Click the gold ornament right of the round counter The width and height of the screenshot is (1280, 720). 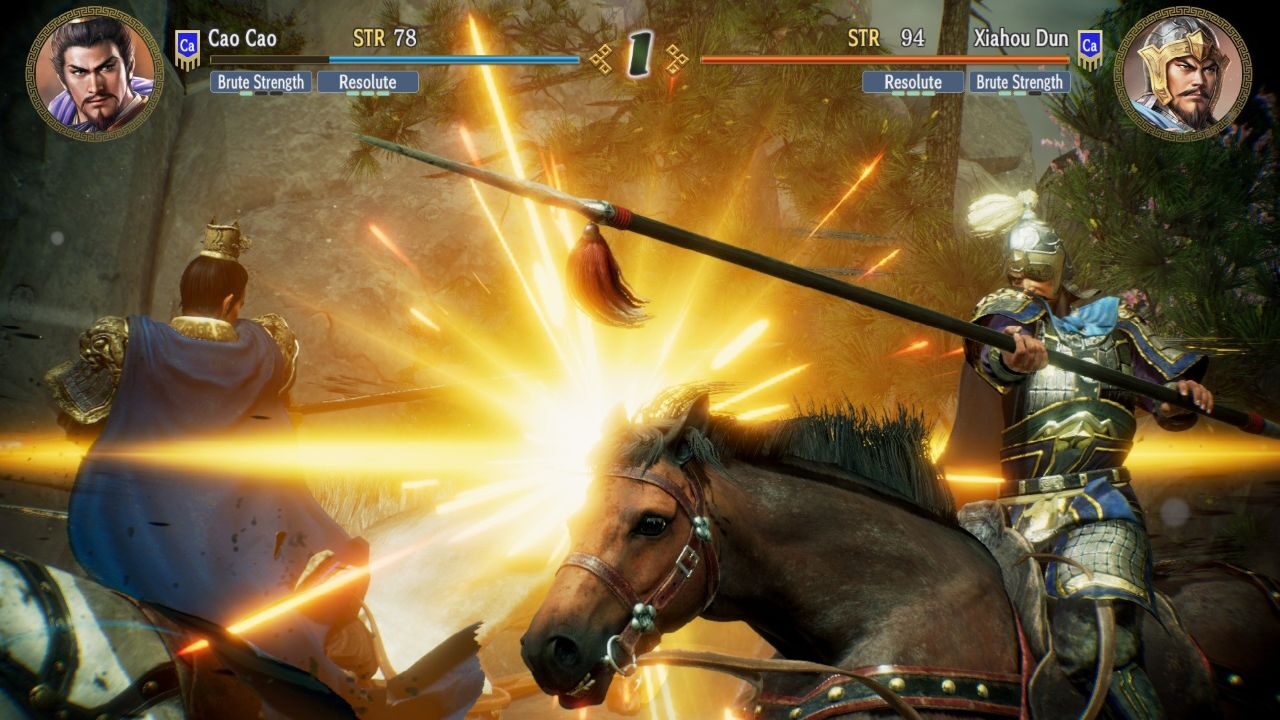point(678,57)
